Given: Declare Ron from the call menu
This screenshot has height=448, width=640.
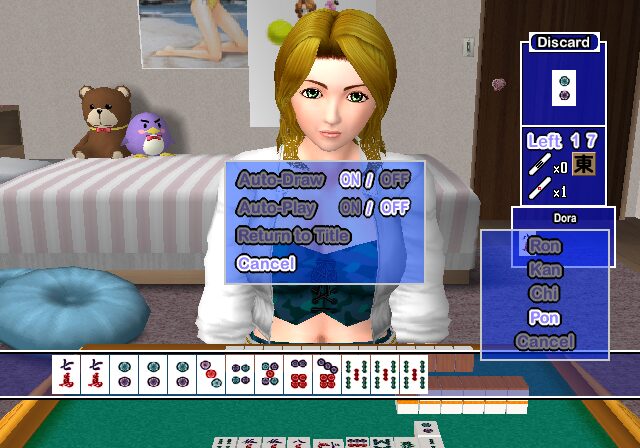Looking at the screenshot, I should click(x=545, y=245).
